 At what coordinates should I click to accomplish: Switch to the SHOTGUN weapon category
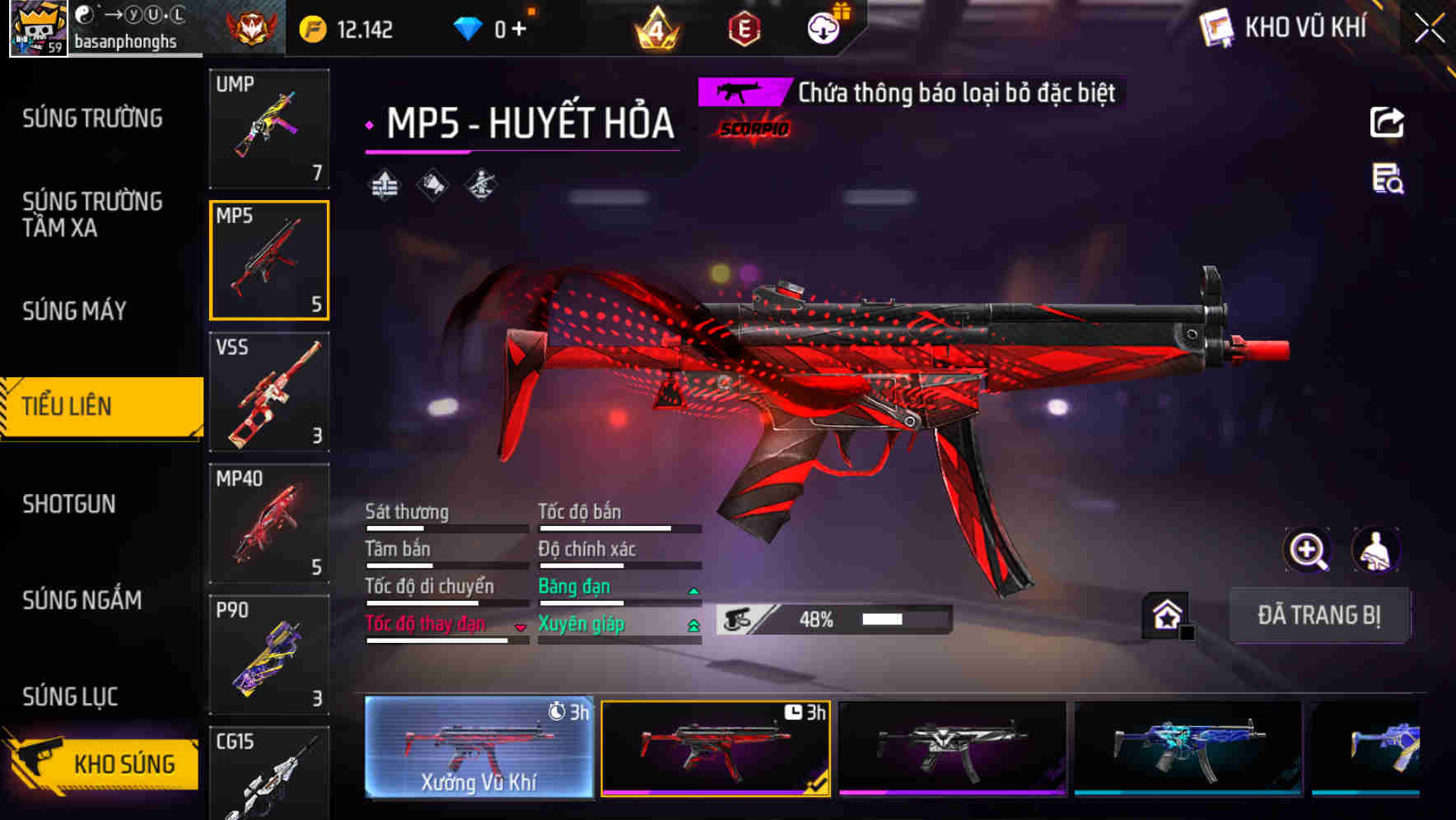point(70,503)
